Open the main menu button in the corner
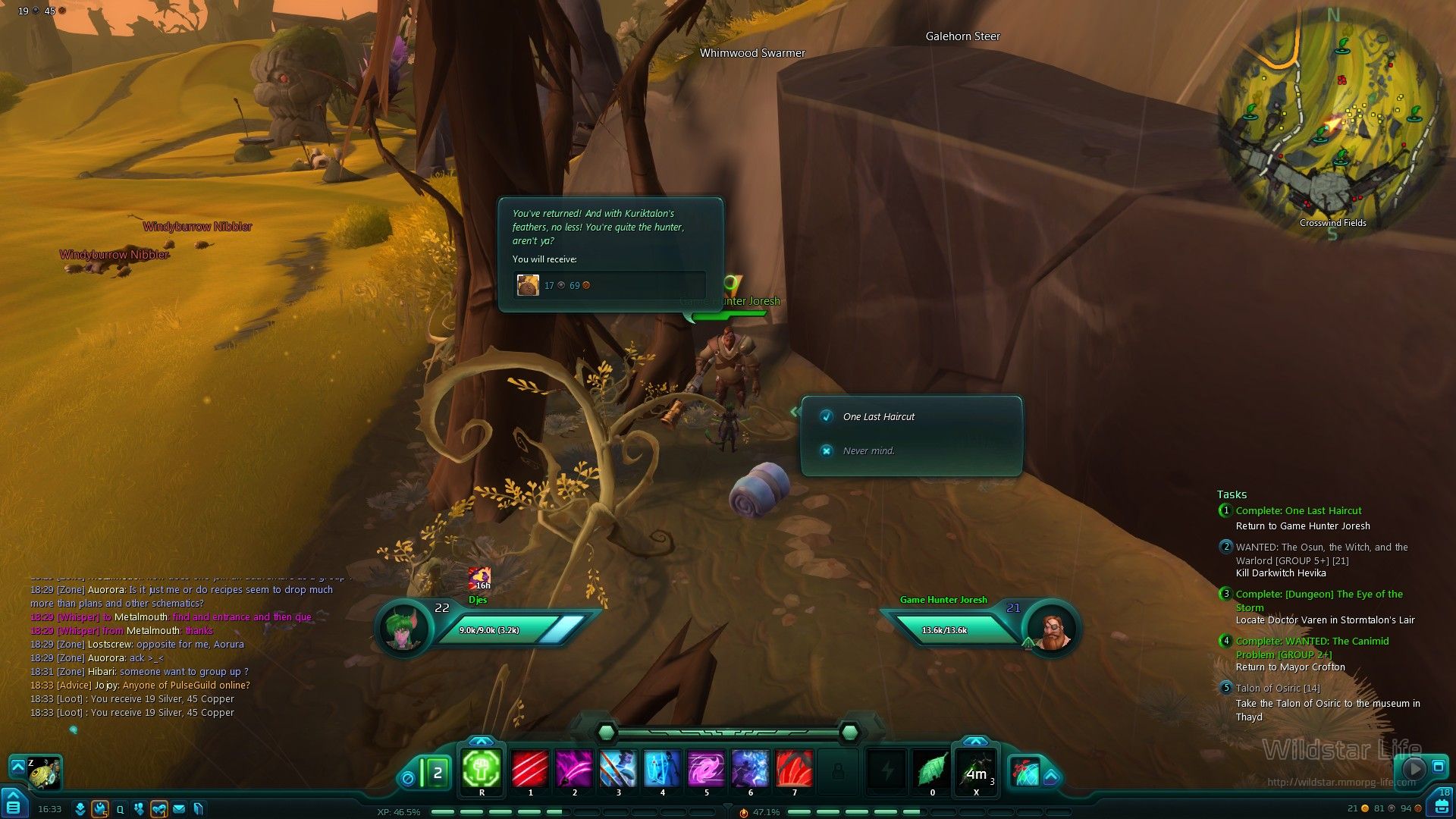1456x819 pixels. click(x=14, y=805)
